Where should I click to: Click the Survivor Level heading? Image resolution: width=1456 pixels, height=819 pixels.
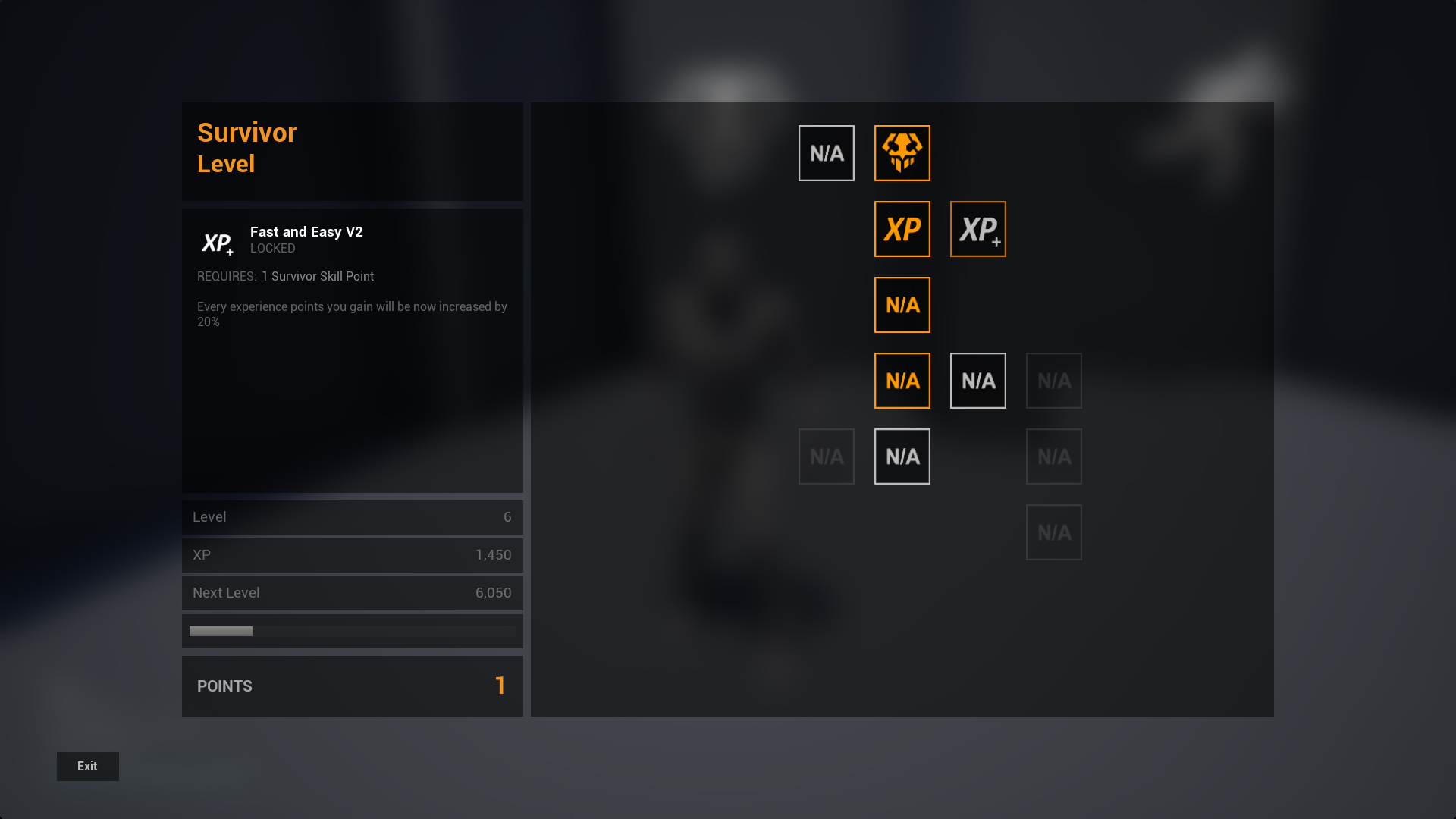pos(246,147)
